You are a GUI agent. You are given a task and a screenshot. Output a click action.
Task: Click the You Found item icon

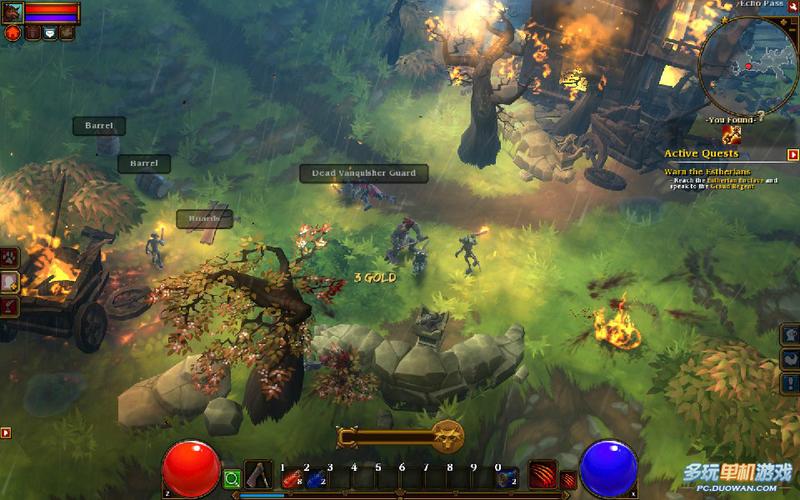click(x=732, y=135)
